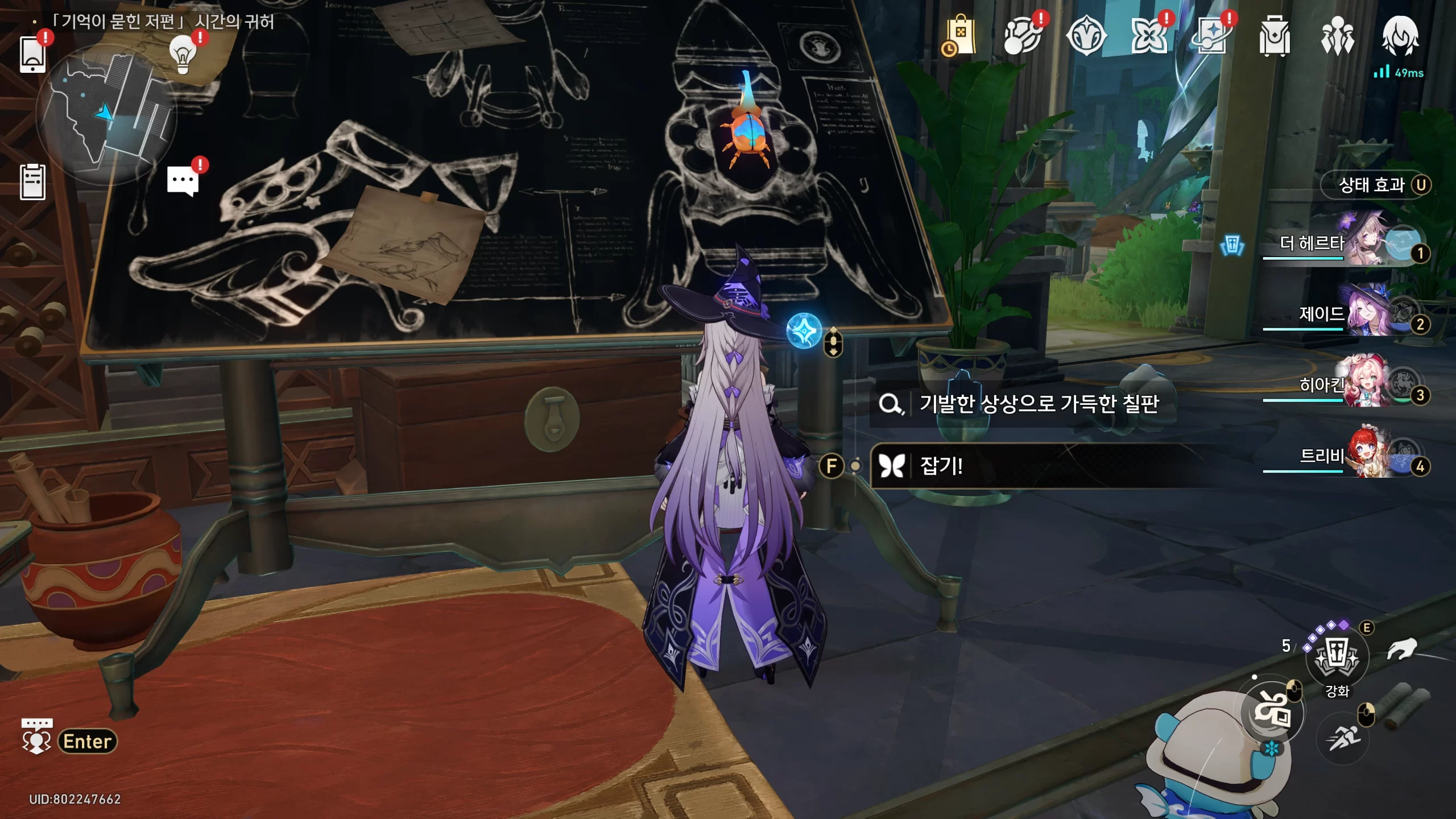Image resolution: width=1456 pixels, height=819 pixels.
Task: Open the chat speech bubble icon
Action: pos(183,181)
